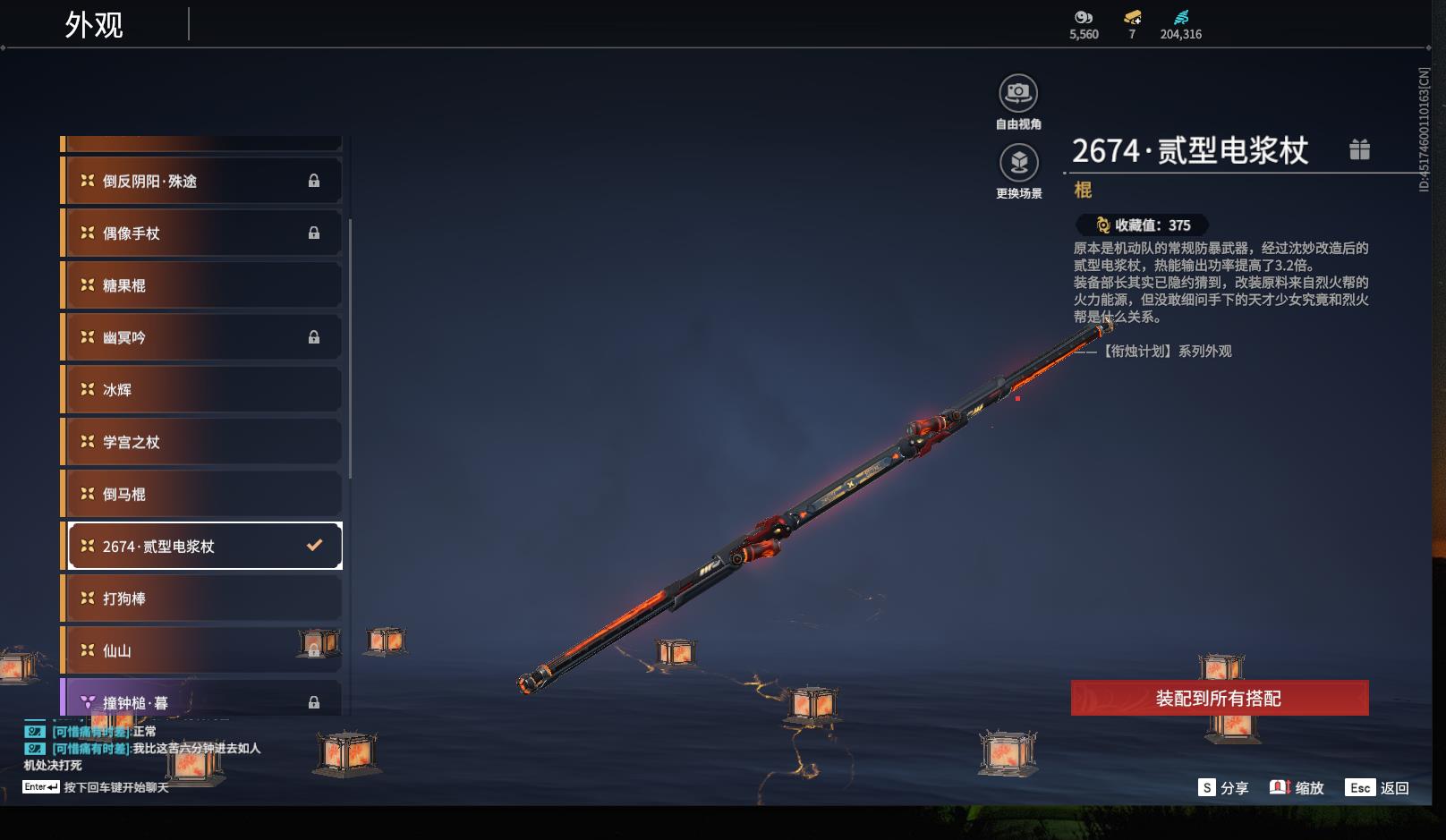
Task: Return to previous screen (返回)
Action: click(1377, 787)
